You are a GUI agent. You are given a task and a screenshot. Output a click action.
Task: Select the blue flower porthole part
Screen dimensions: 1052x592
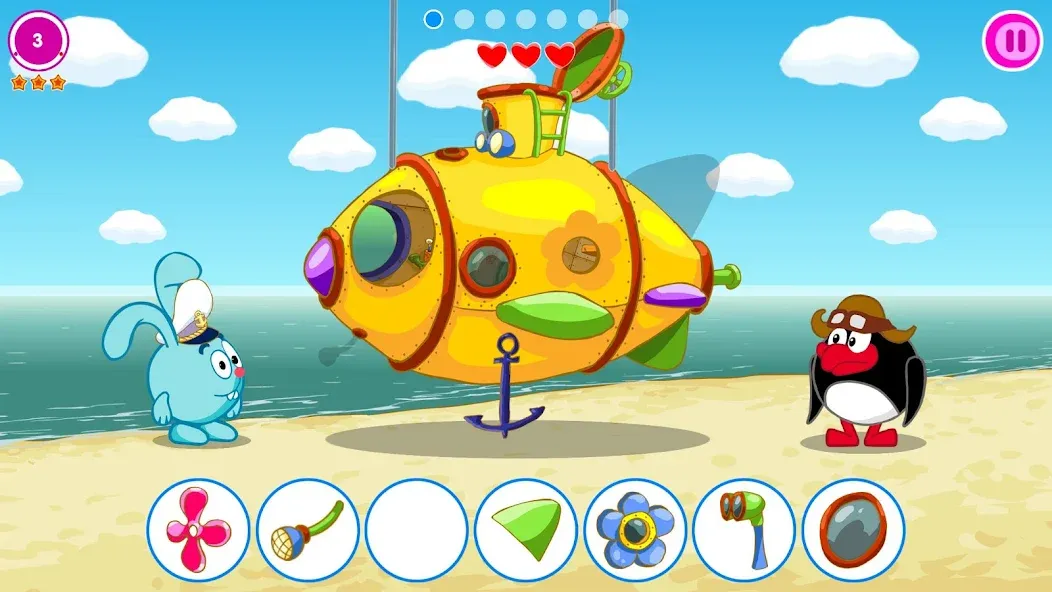pos(635,530)
